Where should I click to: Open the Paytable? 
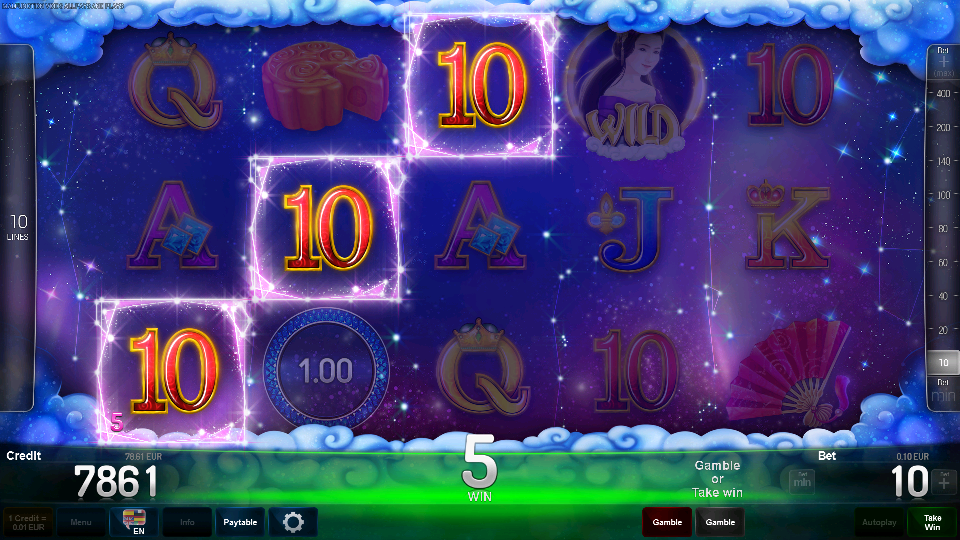pyautogui.click(x=240, y=522)
